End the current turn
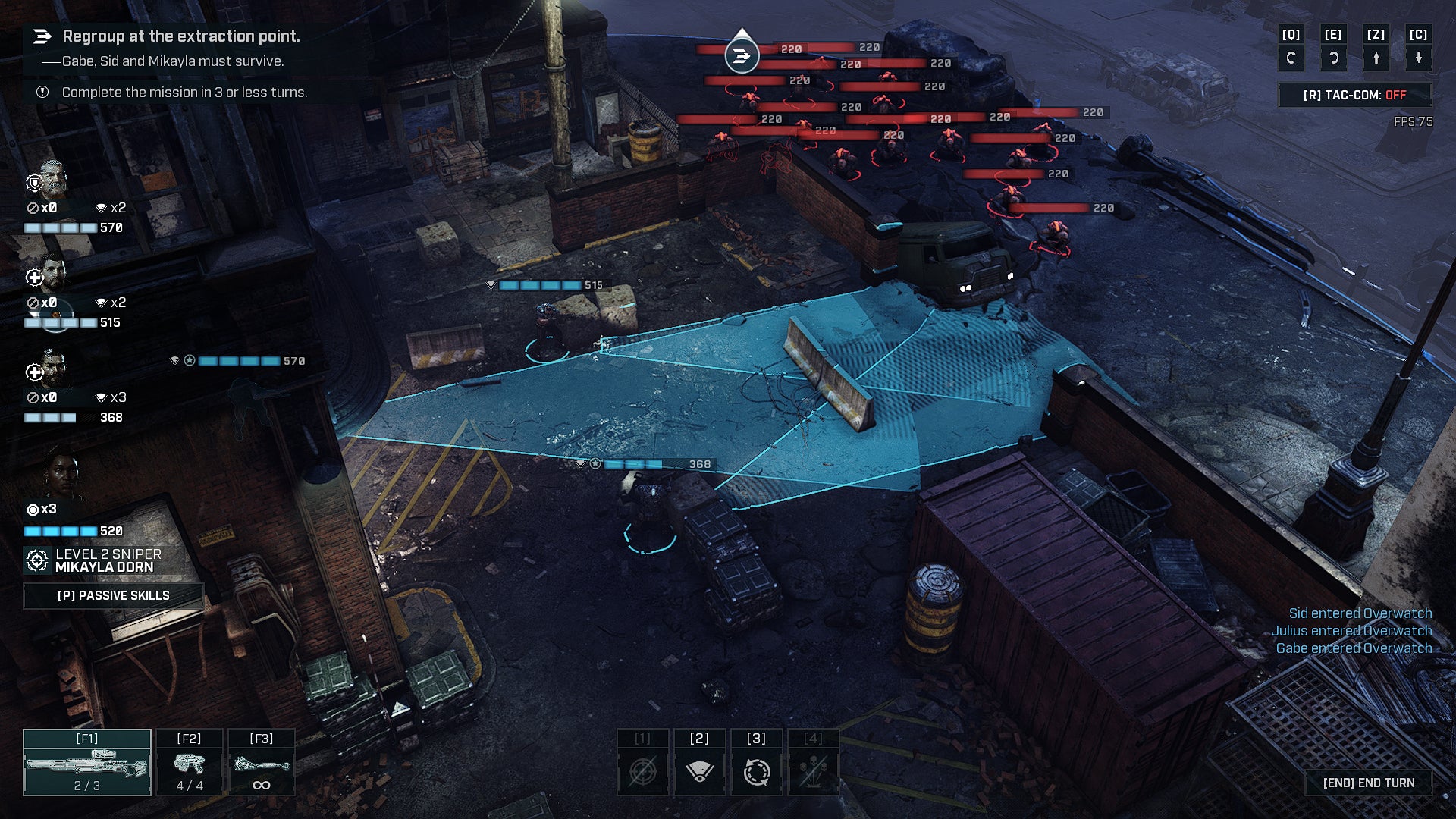This screenshot has height=819, width=1456. pos(1368,783)
